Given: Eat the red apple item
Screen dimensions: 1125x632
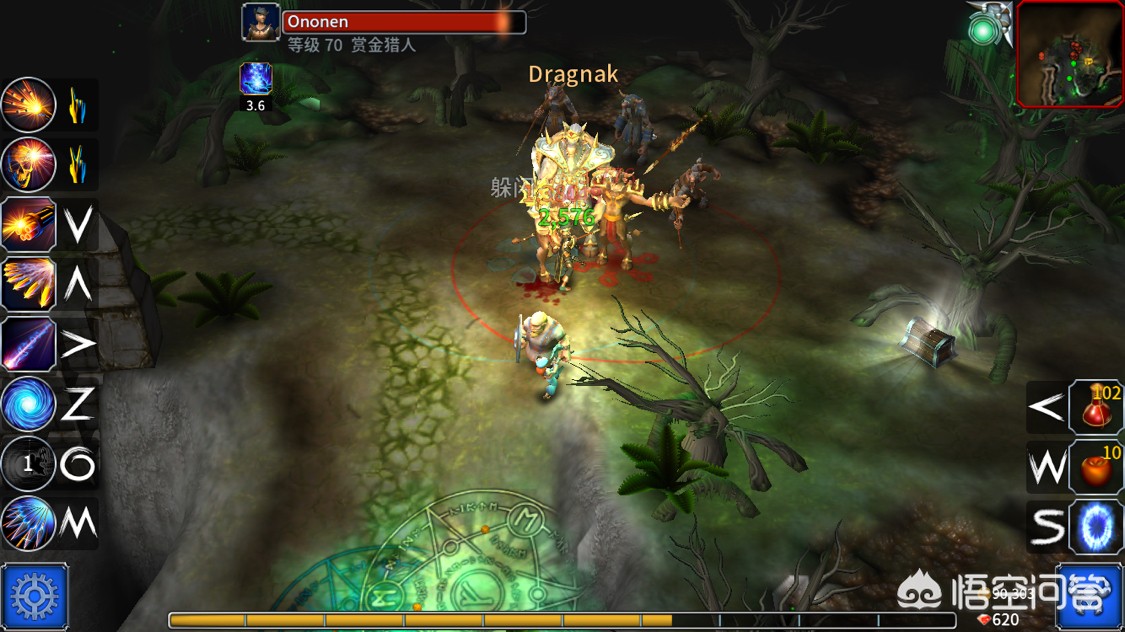Looking at the screenshot, I should tap(1097, 467).
